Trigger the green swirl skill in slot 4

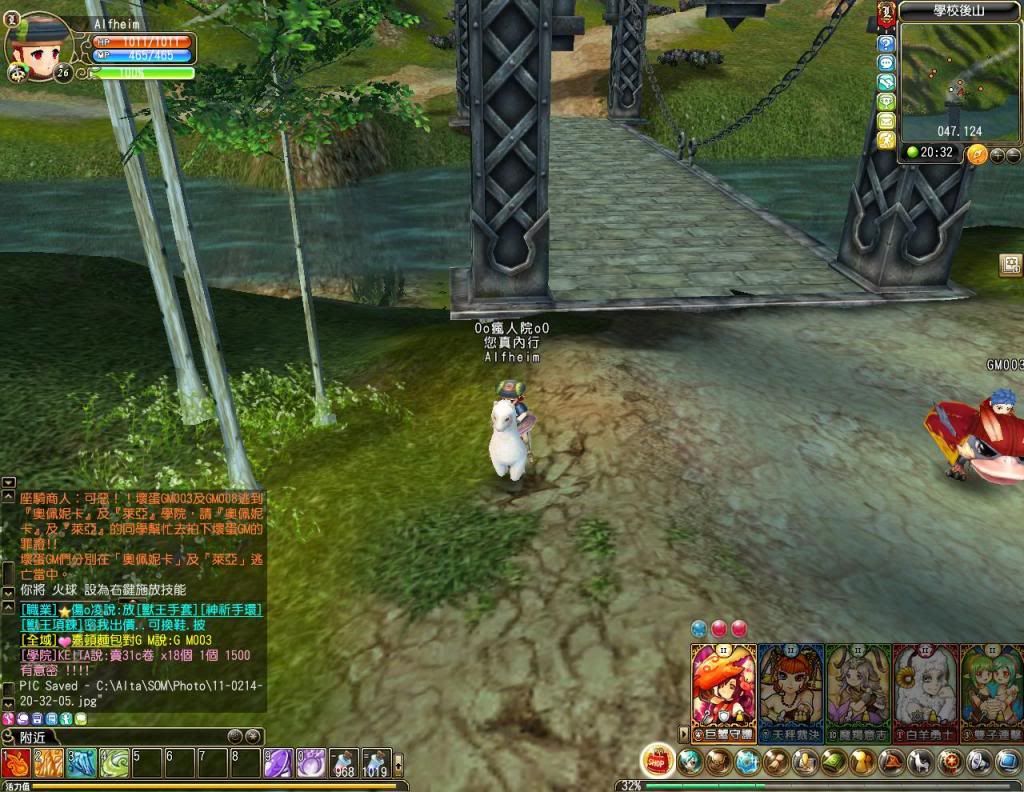pyautogui.click(x=114, y=763)
